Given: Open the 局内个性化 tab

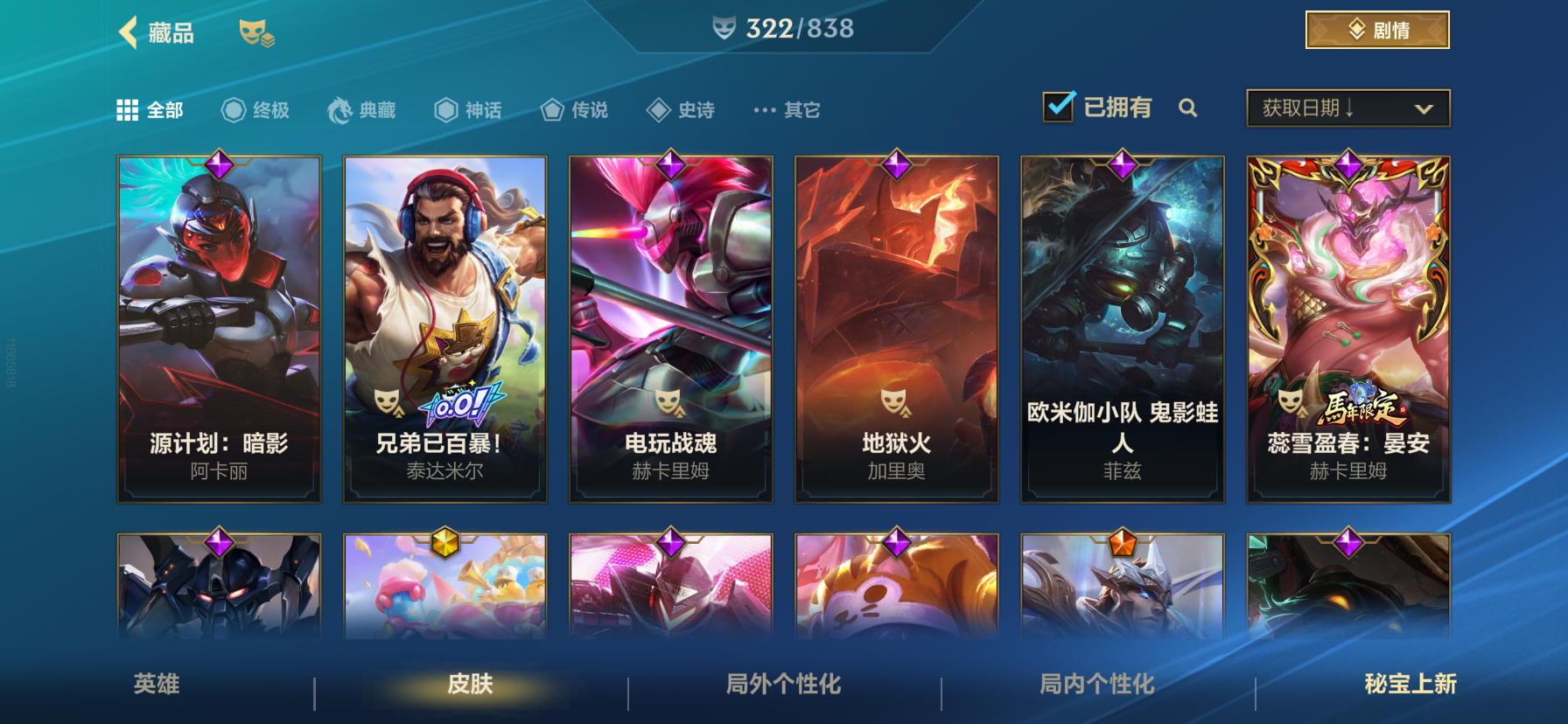Looking at the screenshot, I should point(1095,686).
